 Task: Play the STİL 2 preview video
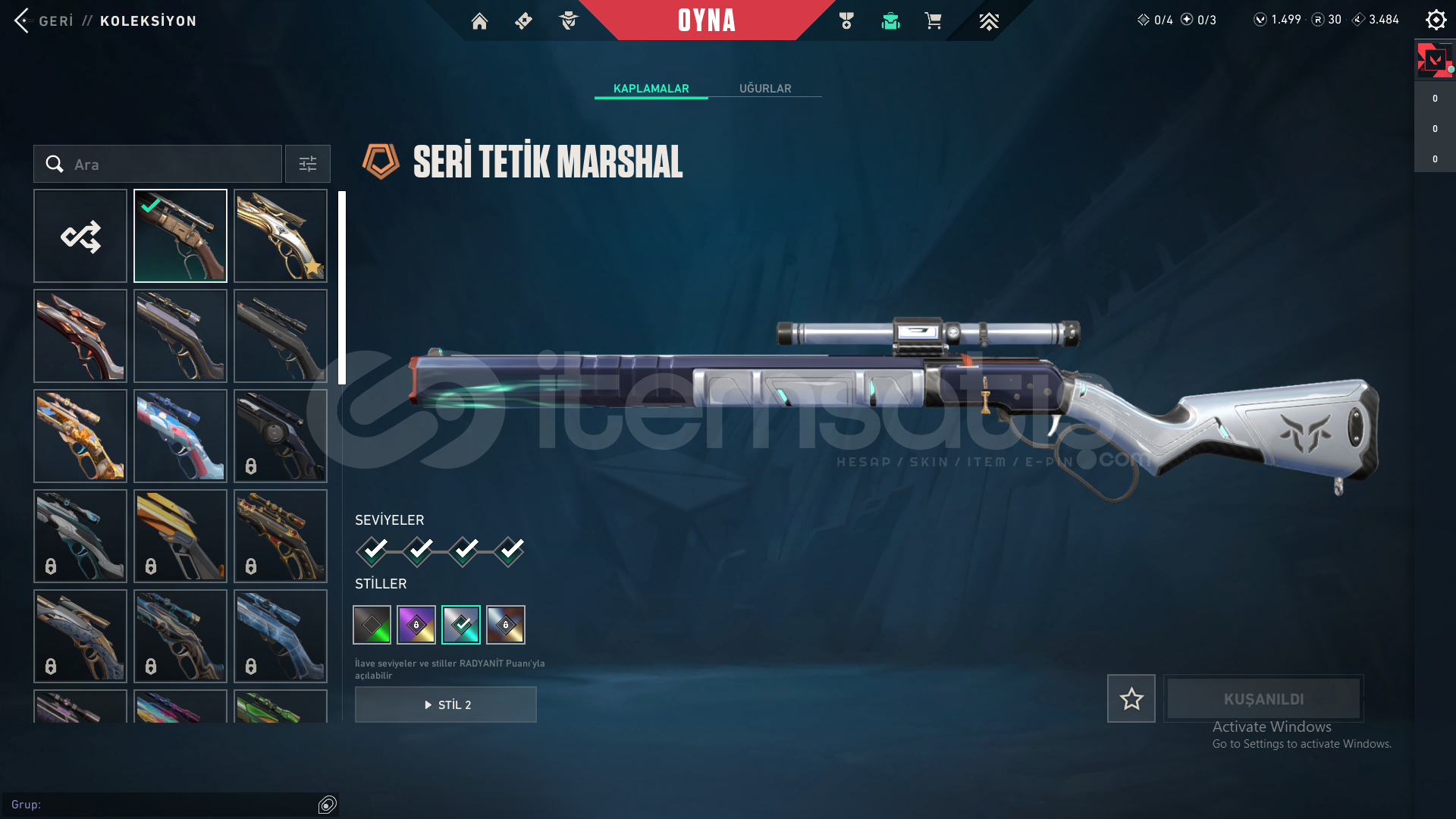[446, 704]
